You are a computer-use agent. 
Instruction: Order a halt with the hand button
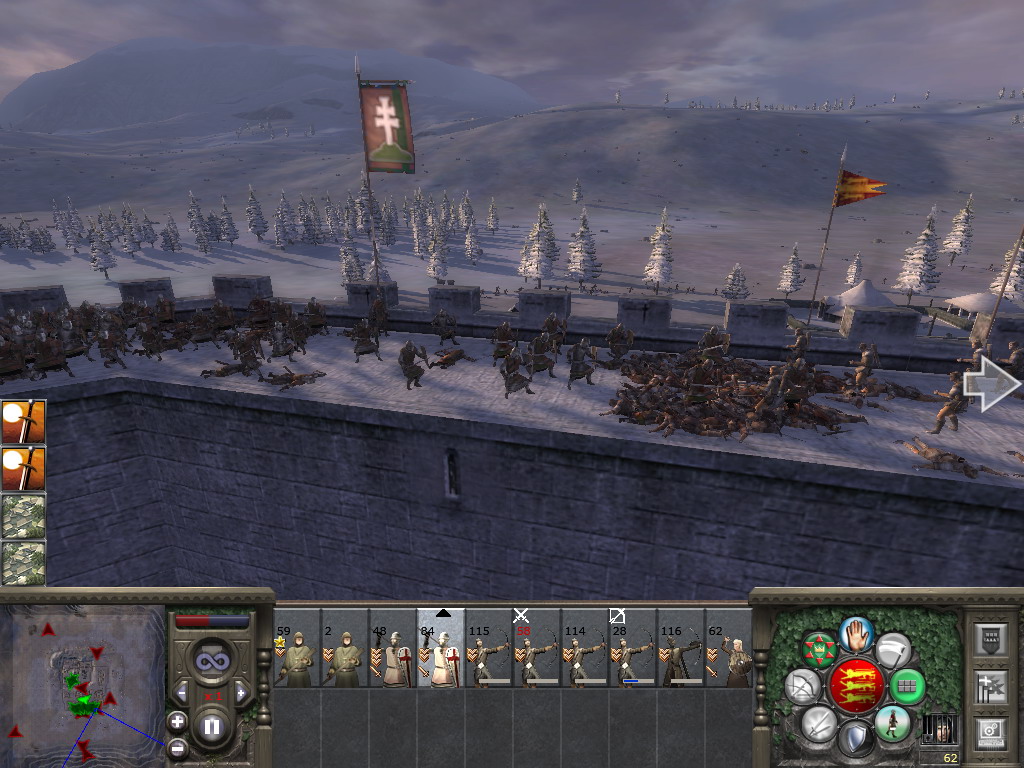(x=856, y=632)
